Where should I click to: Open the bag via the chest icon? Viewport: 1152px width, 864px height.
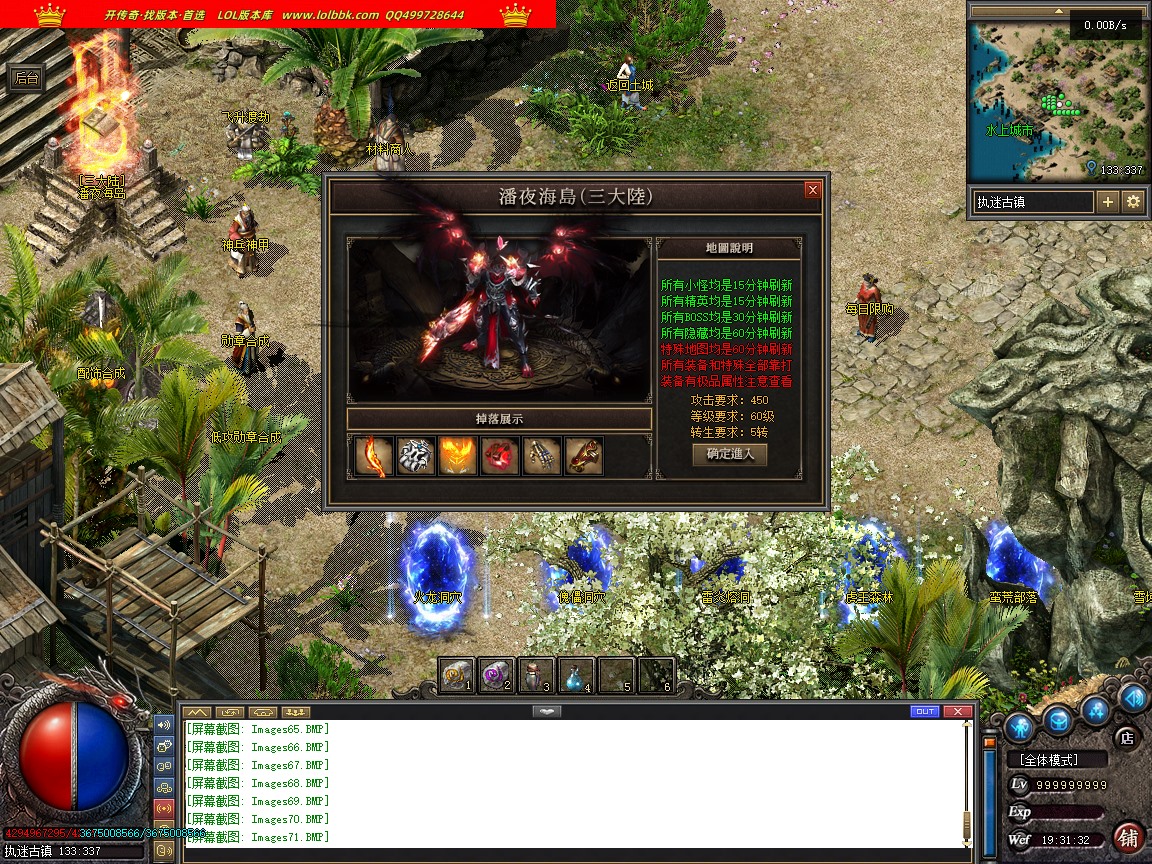[x=1059, y=719]
